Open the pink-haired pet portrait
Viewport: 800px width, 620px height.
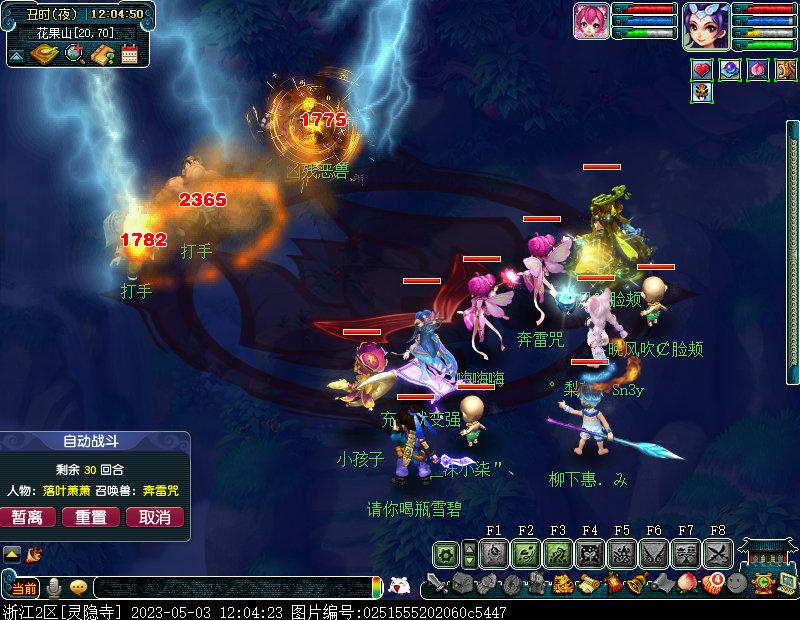coord(591,22)
